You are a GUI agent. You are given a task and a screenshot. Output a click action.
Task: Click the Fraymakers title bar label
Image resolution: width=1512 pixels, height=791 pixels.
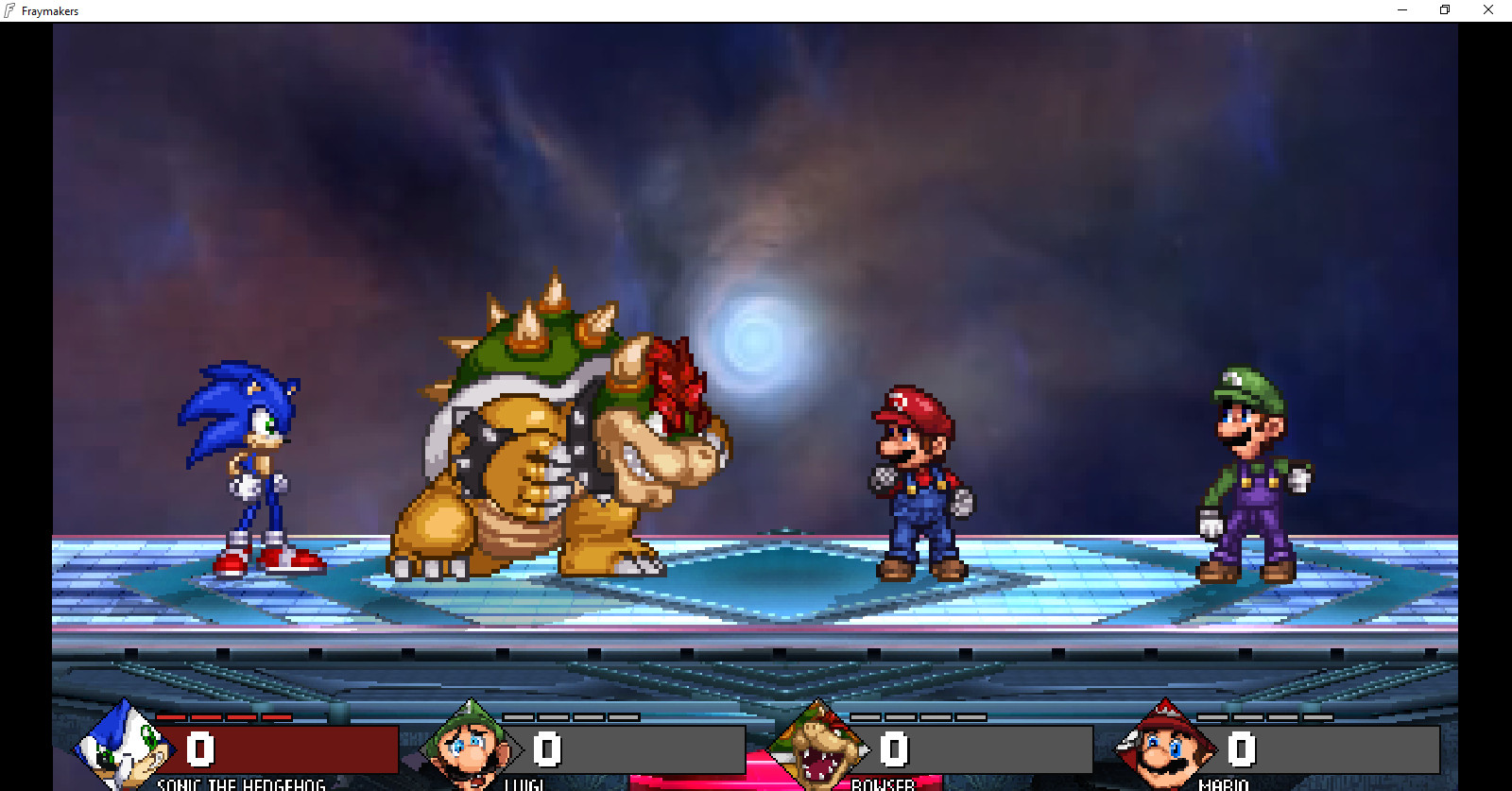click(50, 10)
